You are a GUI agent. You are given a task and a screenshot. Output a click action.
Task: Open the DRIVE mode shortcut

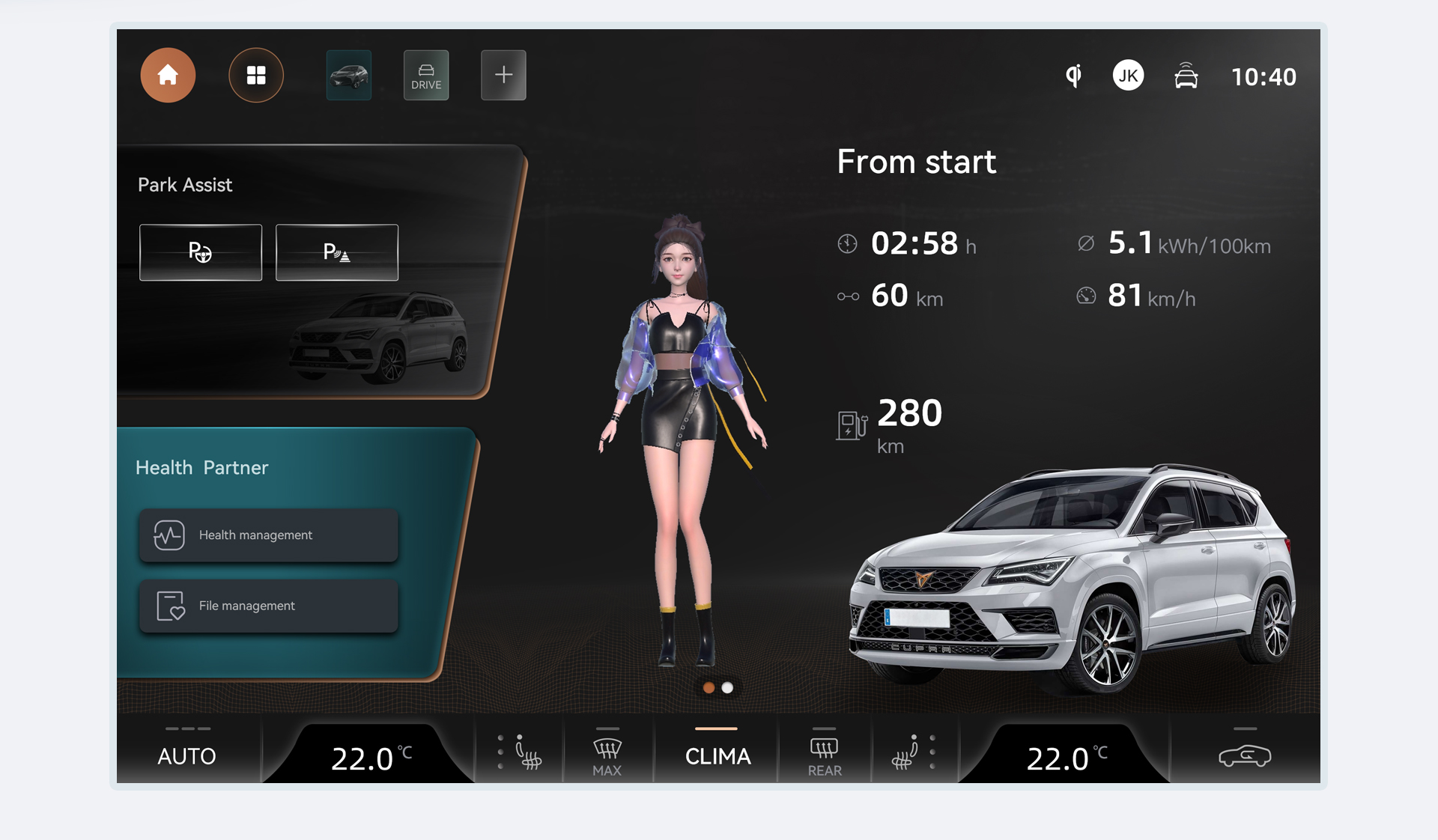point(426,76)
